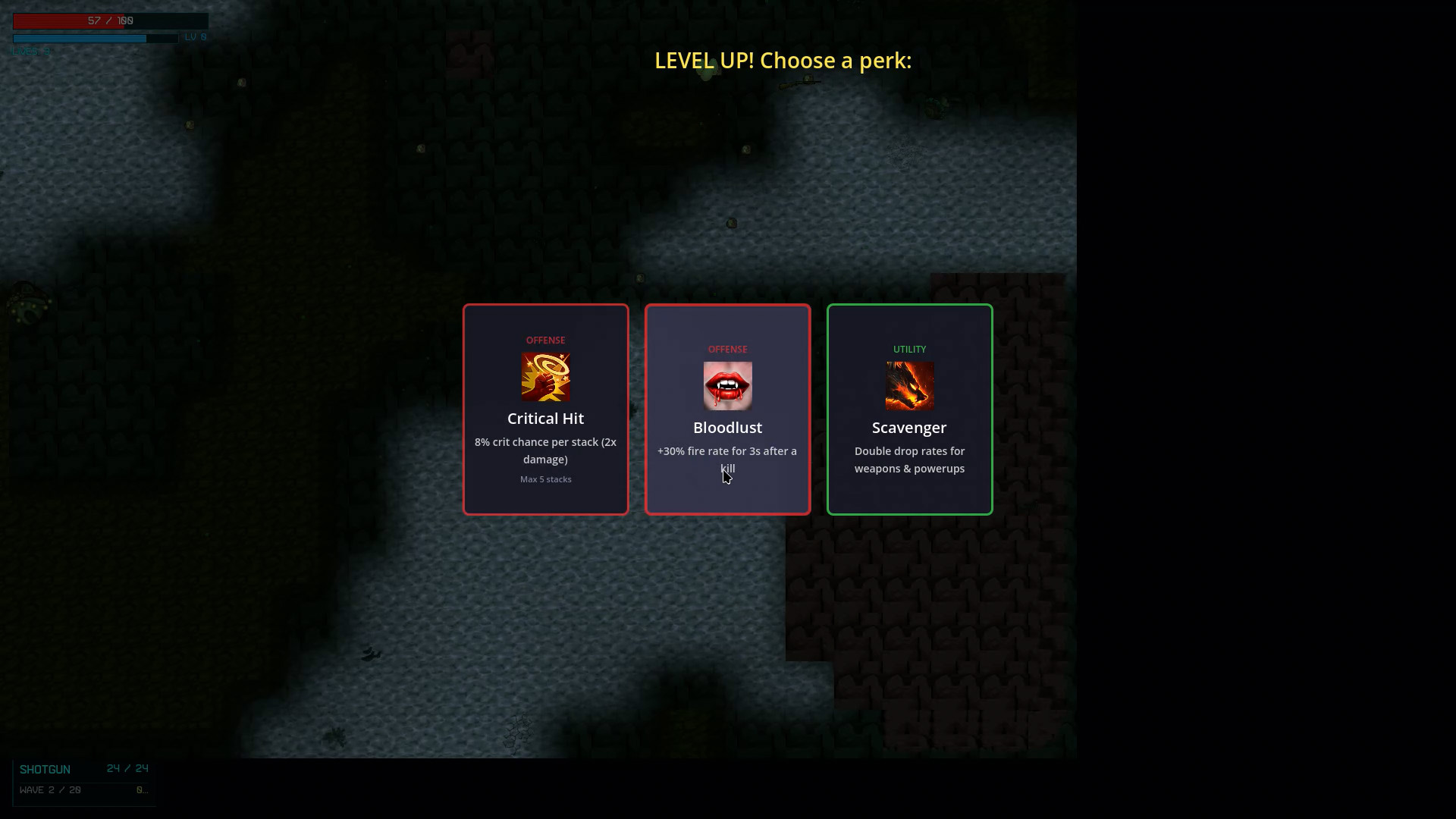
Task: Pick the Scavenger perk for double drops
Action: [909, 409]
